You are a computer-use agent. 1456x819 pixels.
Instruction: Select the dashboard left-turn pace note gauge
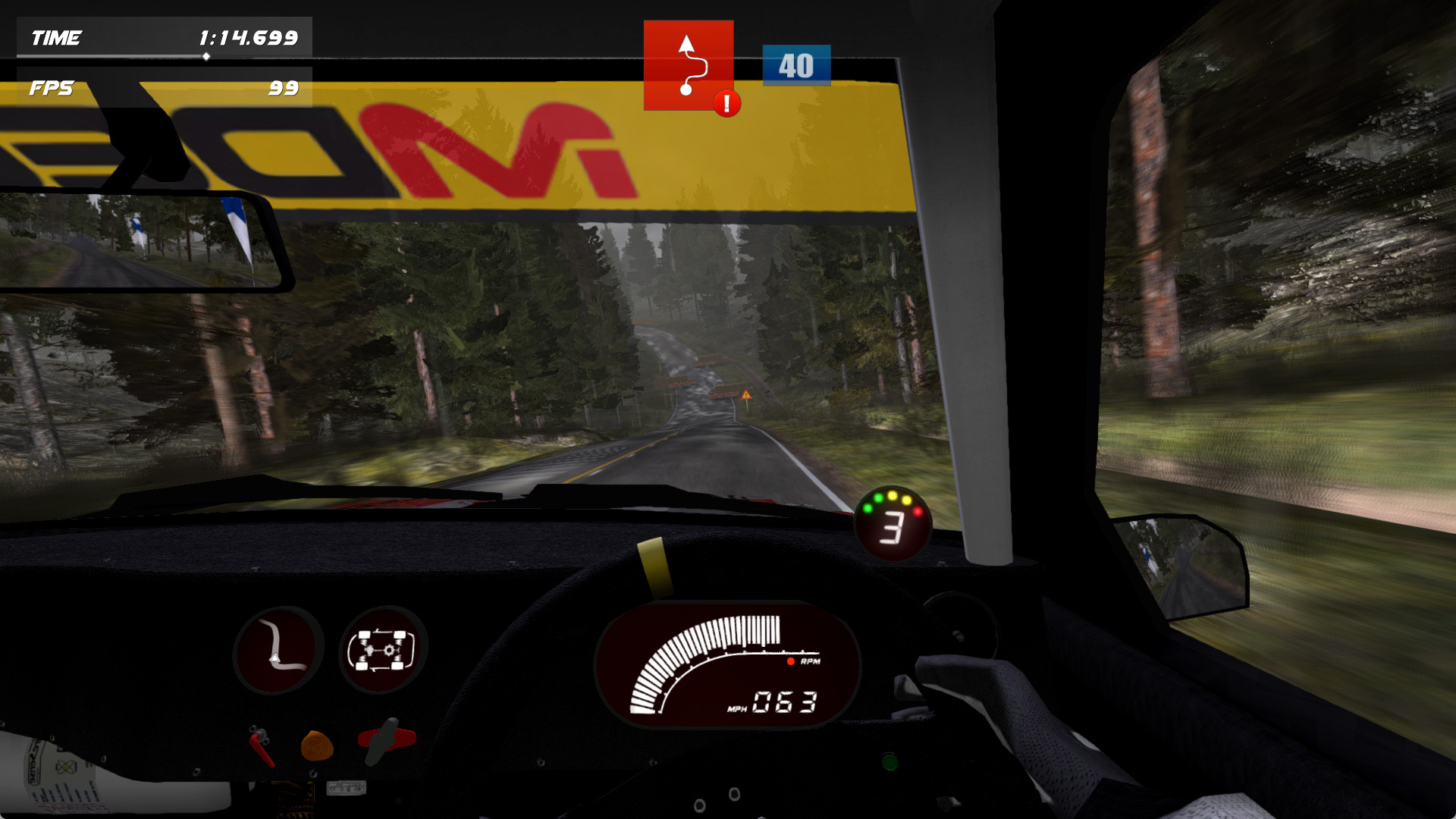[278, 649]
